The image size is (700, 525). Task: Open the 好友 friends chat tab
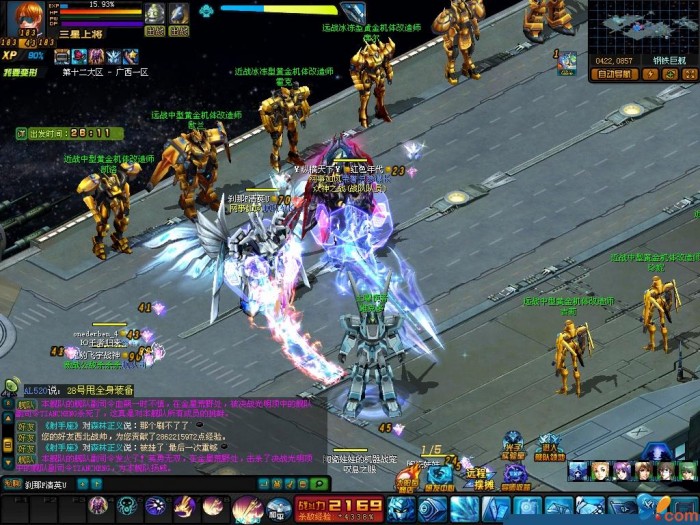(22, 424)
